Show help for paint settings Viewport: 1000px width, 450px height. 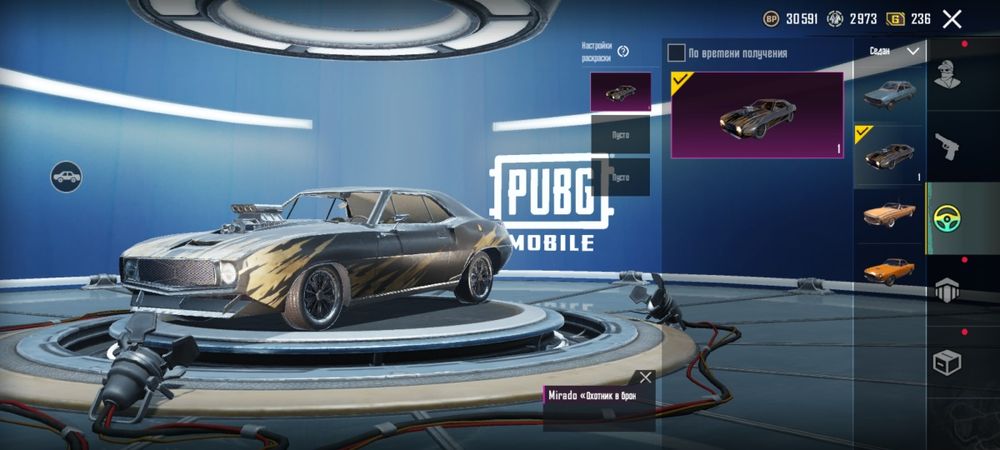point(623,51)
